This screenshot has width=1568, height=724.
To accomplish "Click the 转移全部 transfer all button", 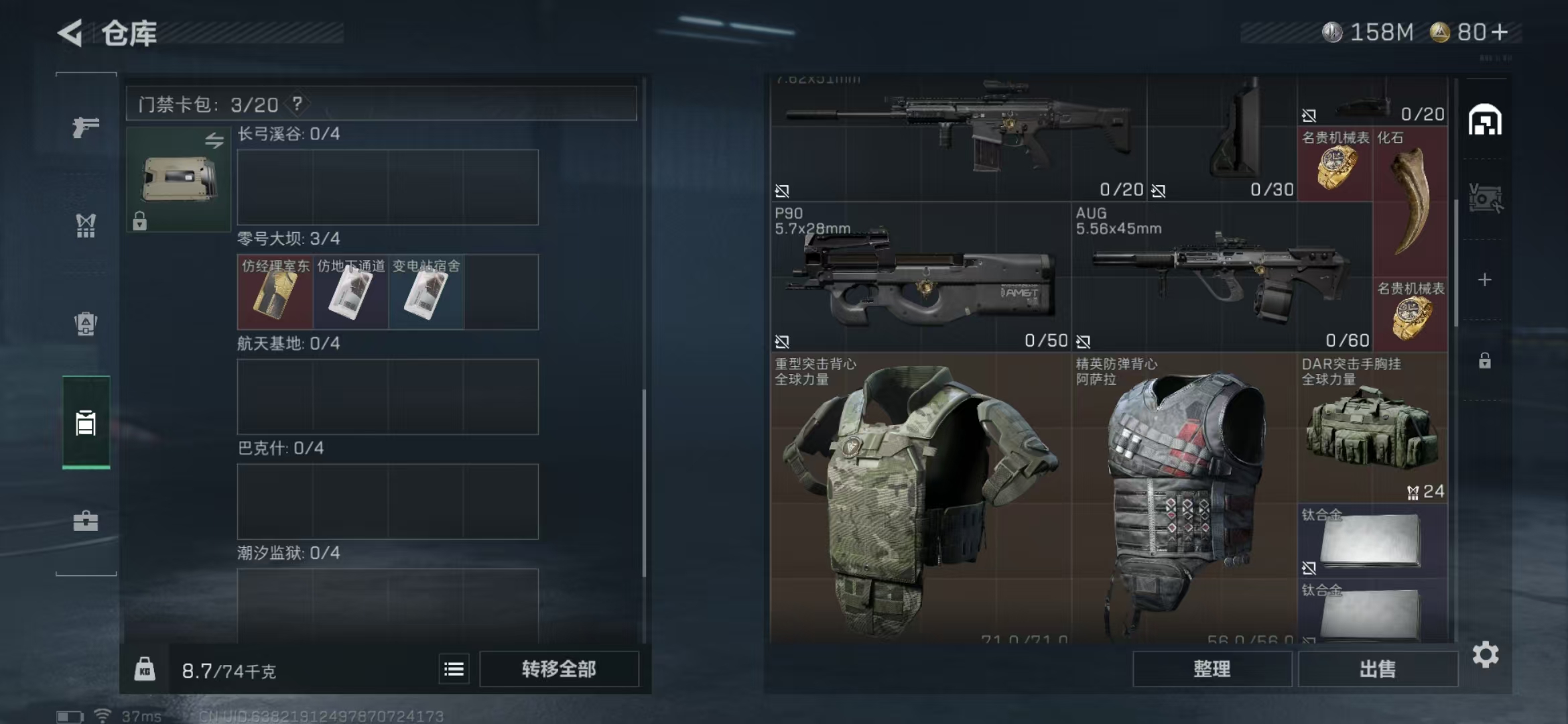I will 559,669.
